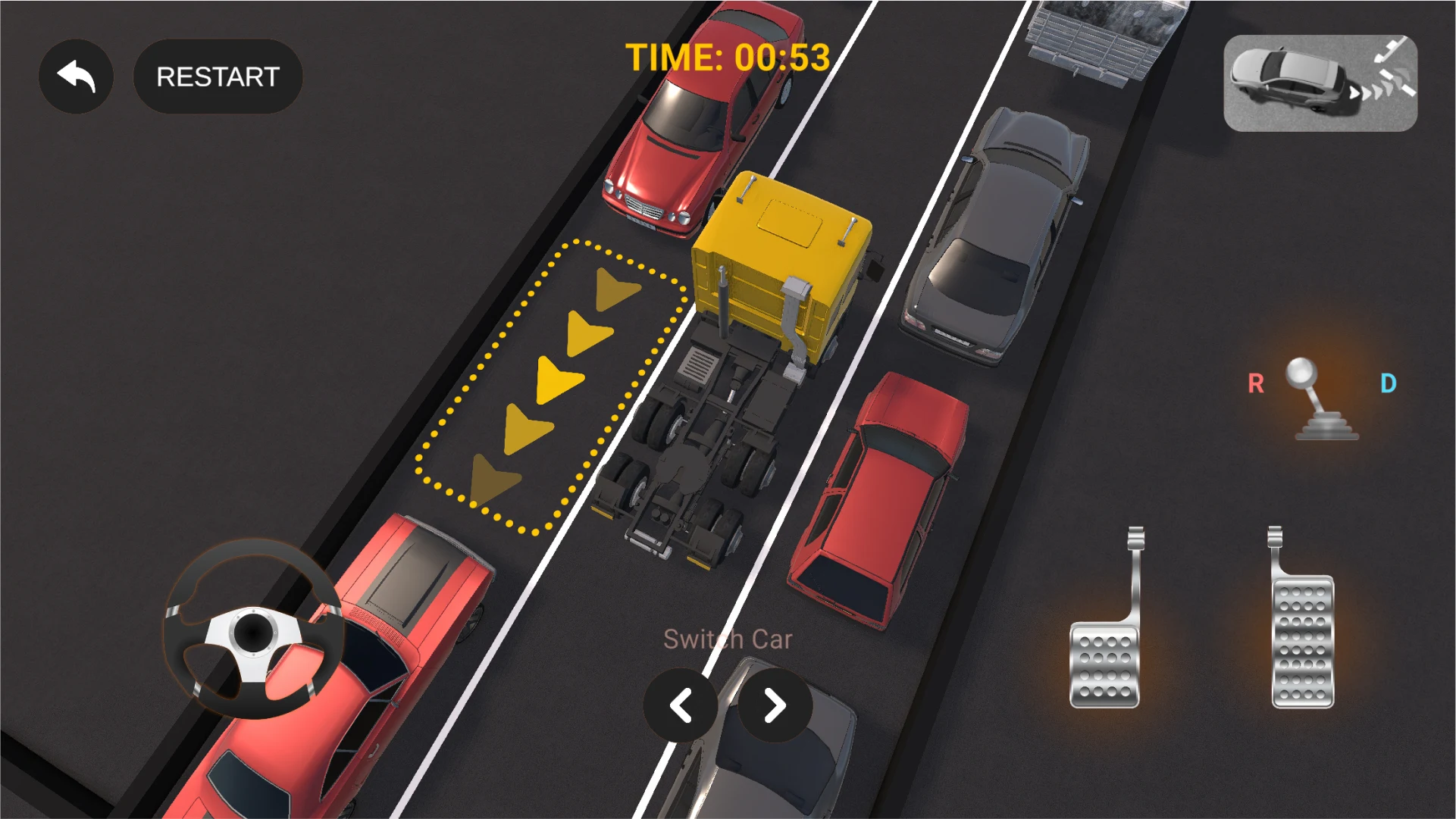Image resolution: width=1456 pixels, height=819 pixels.
Task: Step on the tall gas pedal
Action: [1301, 636]
